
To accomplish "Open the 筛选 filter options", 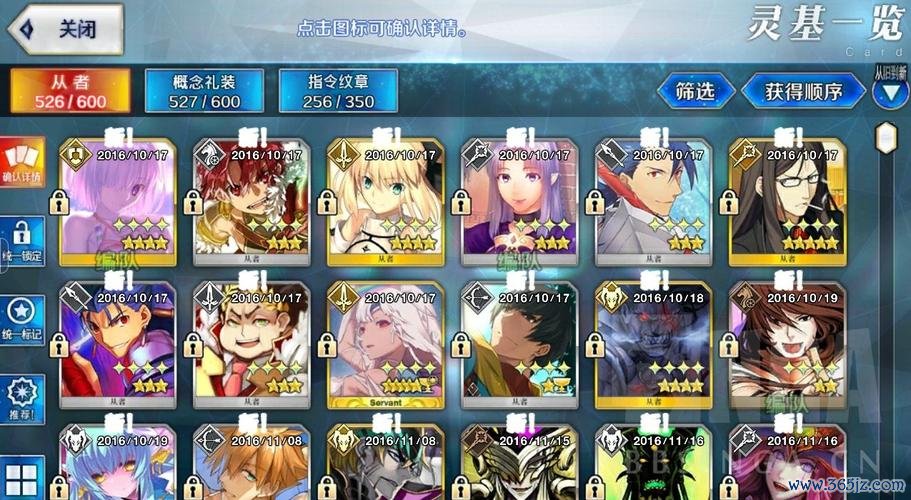I will (695, 91).
